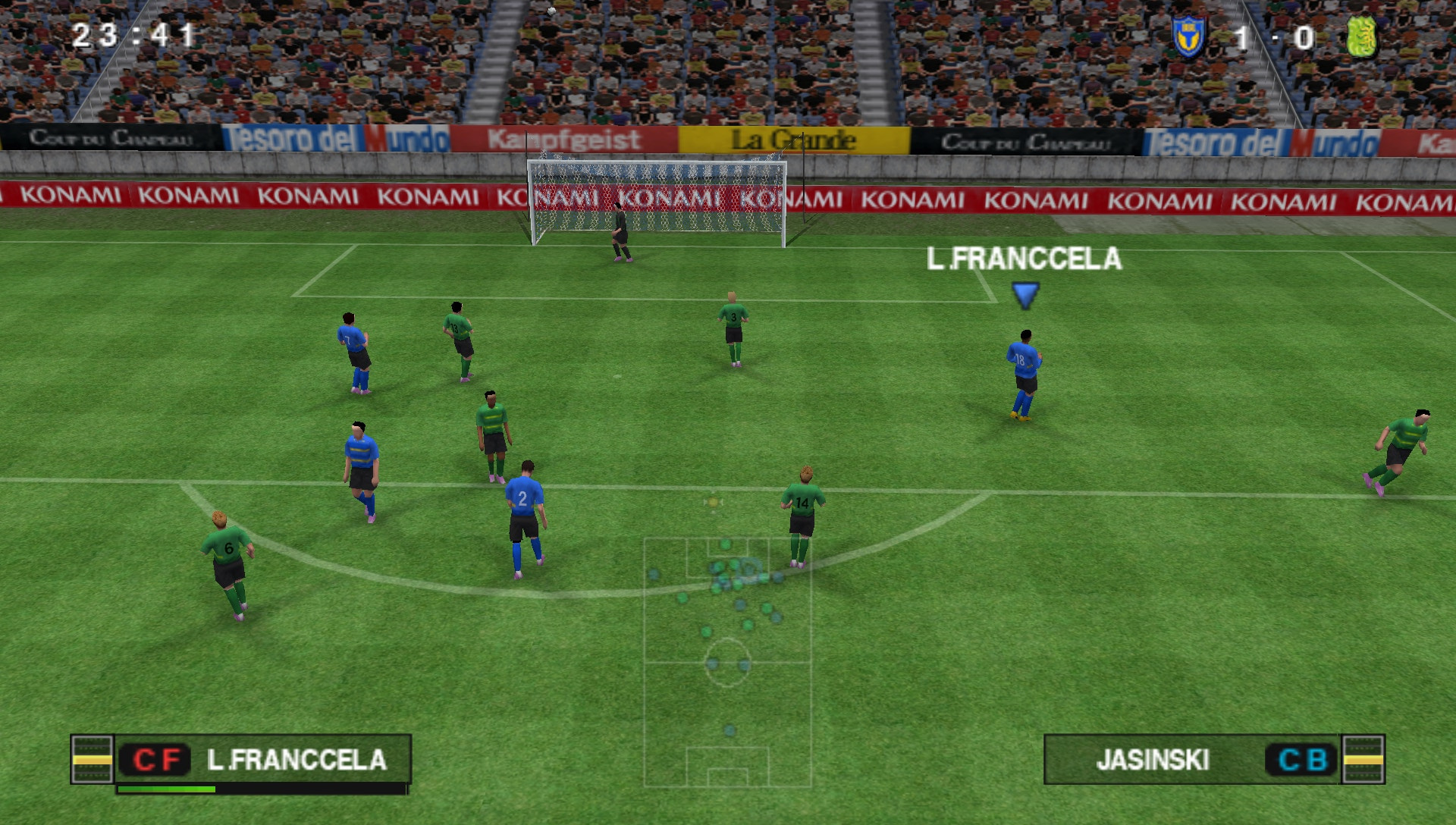The image size is (1456, 825).
Task: Click the striped kit icon beside CF
Action: pyautogui.click(x=92, y=759)
